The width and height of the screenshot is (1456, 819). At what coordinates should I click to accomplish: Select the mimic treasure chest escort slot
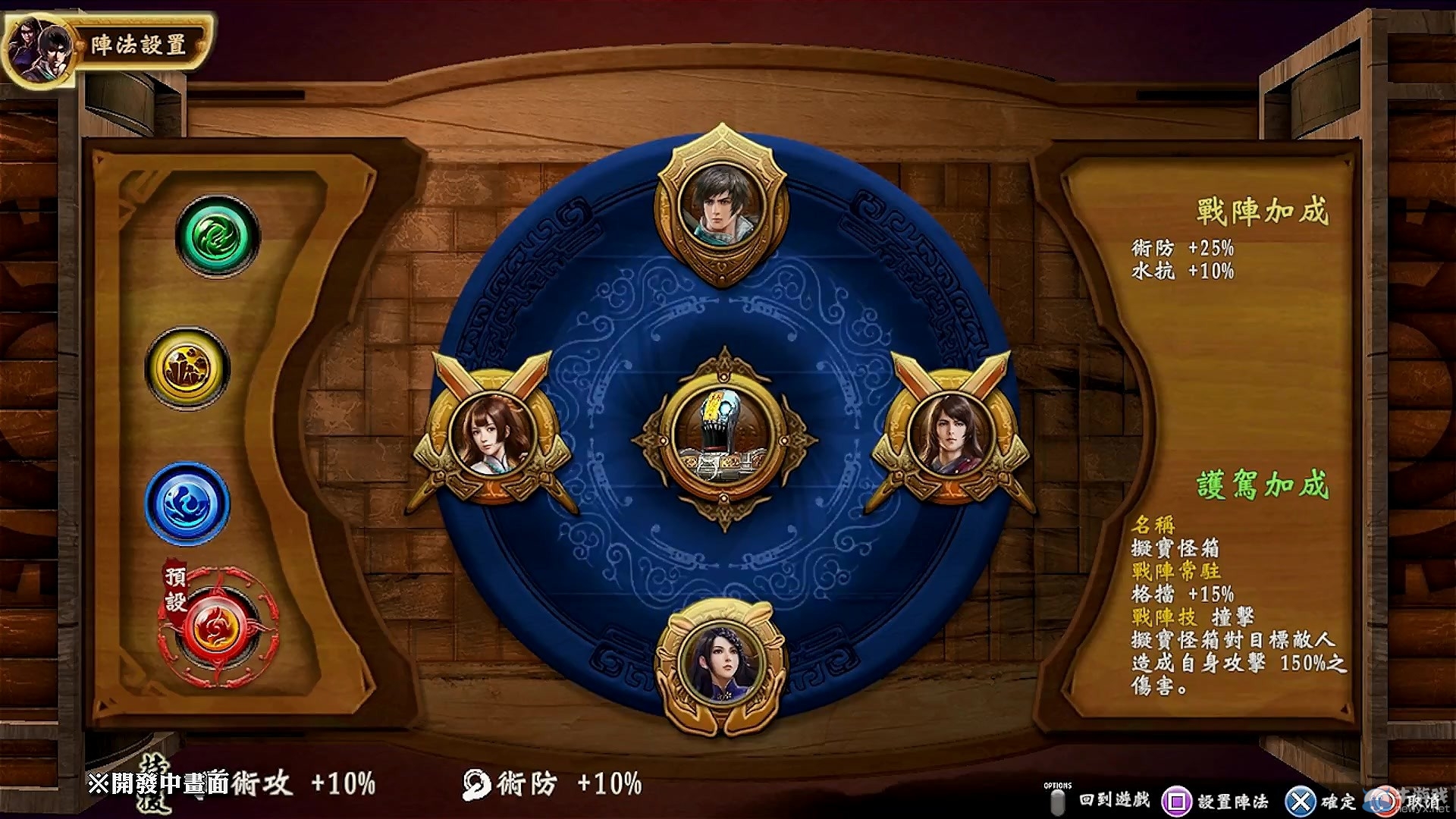coord(723,437)
